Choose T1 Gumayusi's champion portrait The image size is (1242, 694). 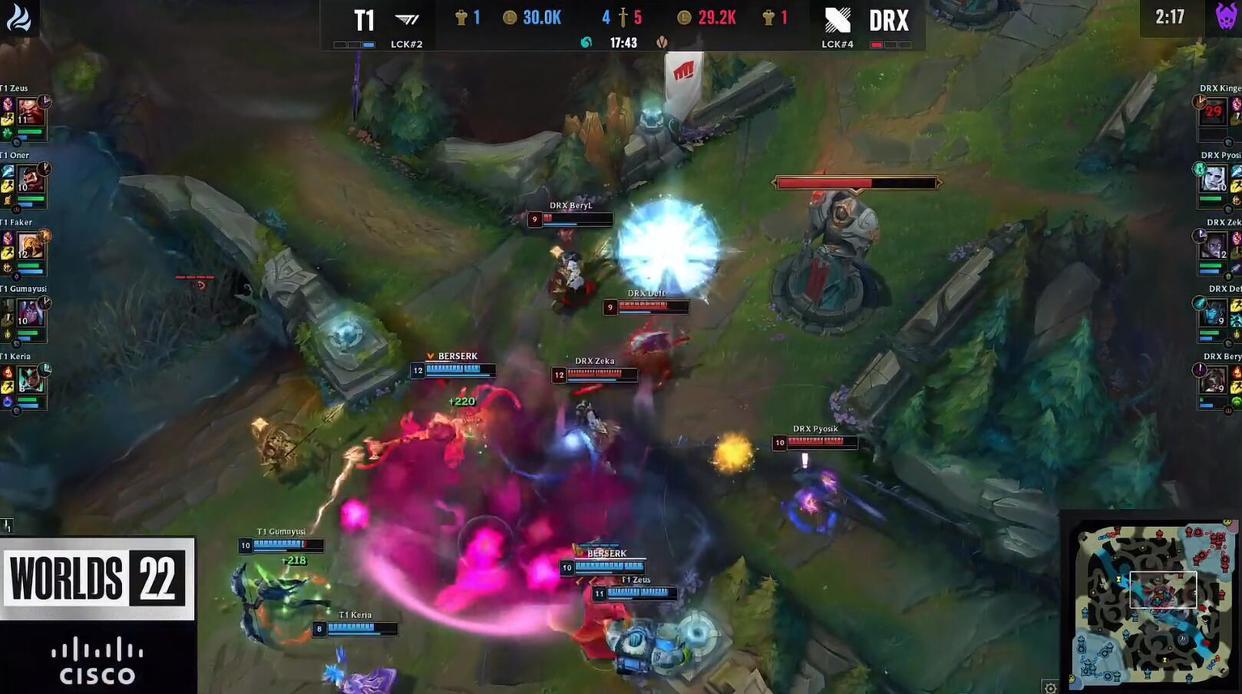(31, 312)
